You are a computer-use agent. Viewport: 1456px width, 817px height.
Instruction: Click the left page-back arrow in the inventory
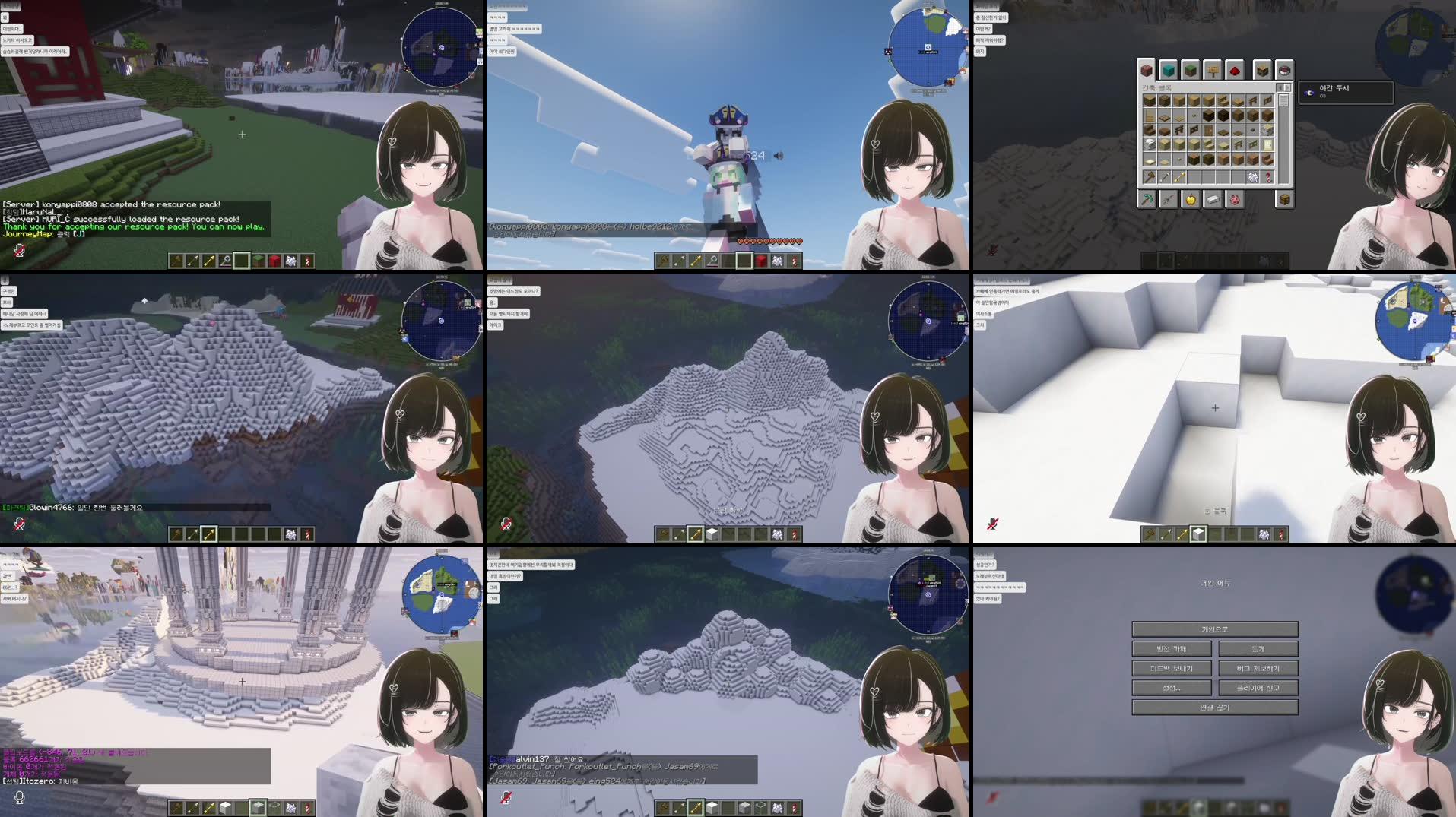pyautogui.click(x=1280, y=87)
